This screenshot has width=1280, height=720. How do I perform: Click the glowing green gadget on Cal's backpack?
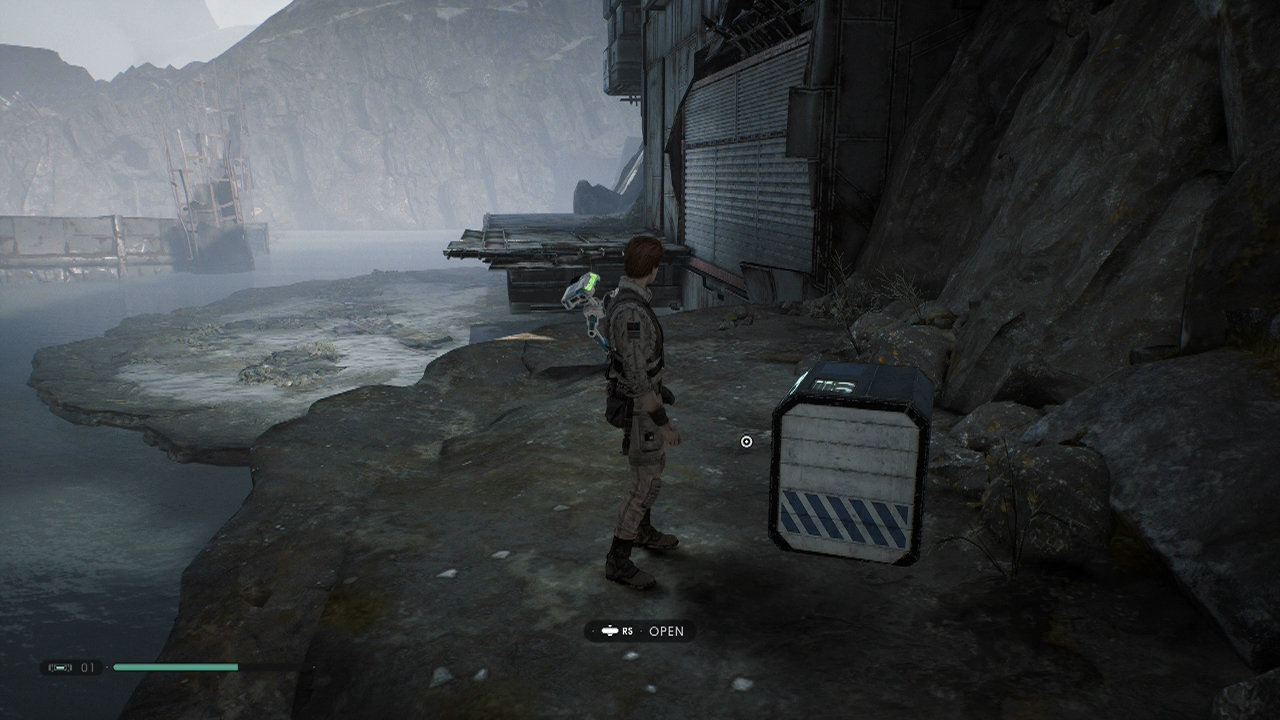click(590, 283)
